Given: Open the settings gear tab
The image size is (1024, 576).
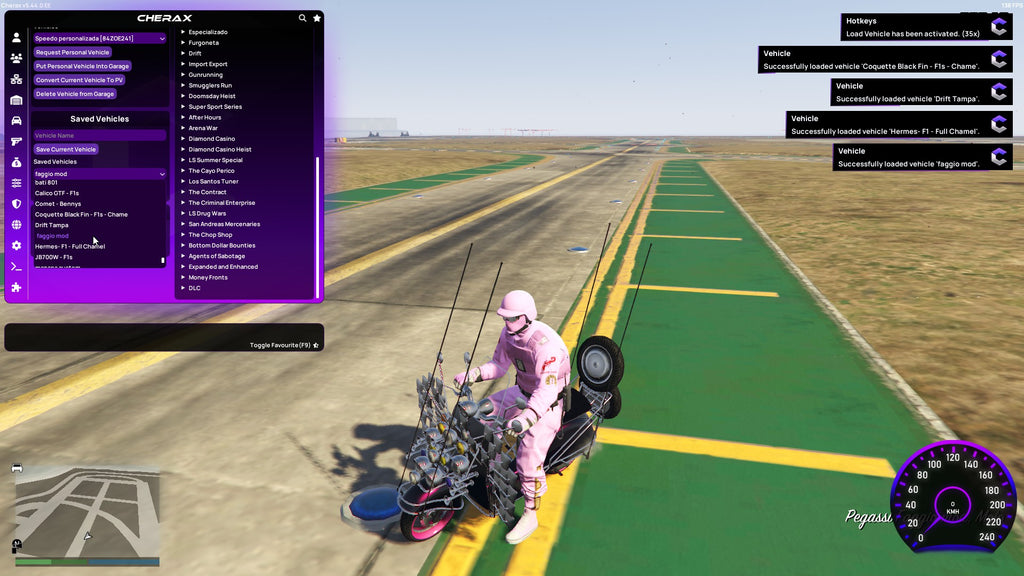Looking at the screenshot, I should pyautogui.click(x=16, y=245).
